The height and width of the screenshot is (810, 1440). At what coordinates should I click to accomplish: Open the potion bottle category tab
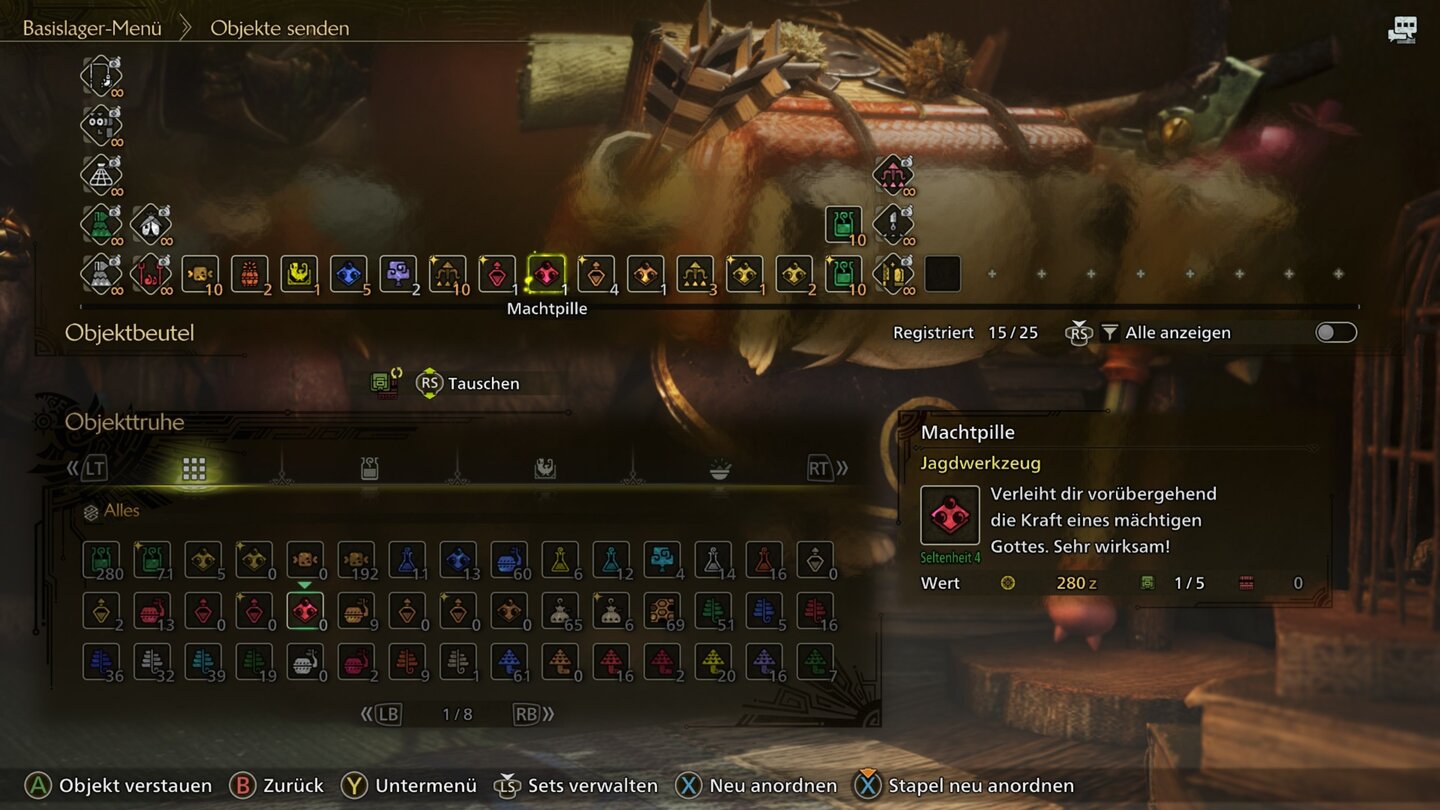pyautogui.click(x=369, y=468)
